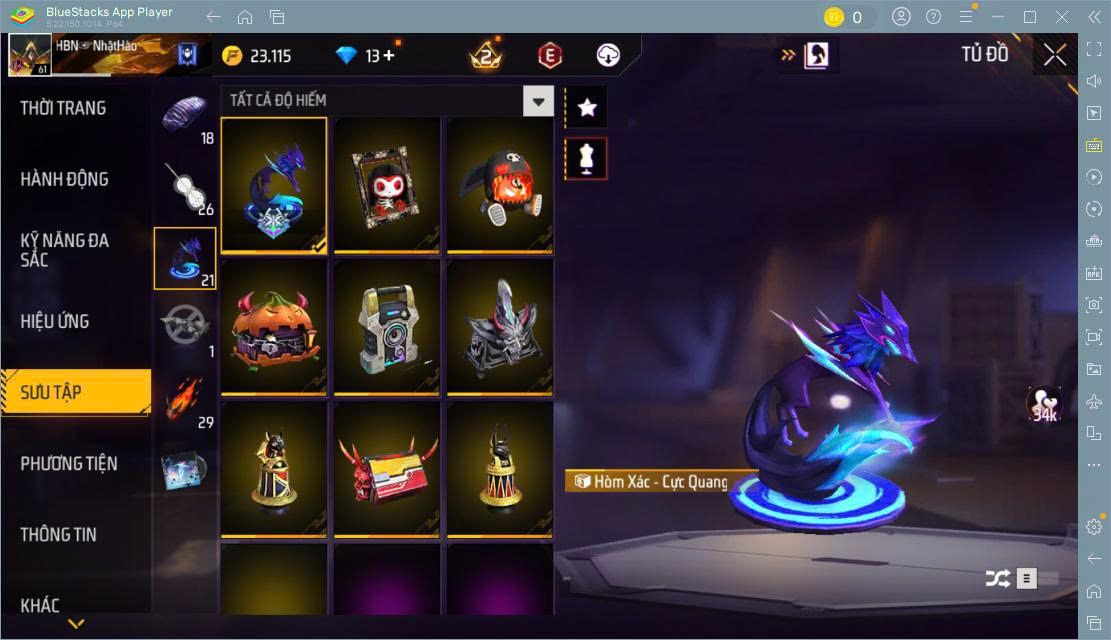1111x640 pixels.
Task: Pick the red oni treasure chest item
Action: click(x=387, y=469)
